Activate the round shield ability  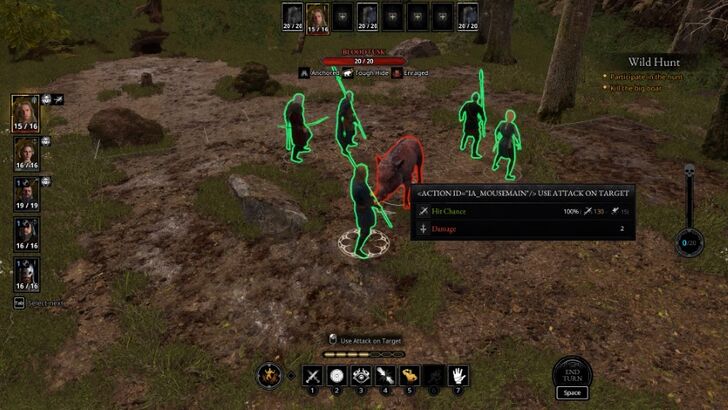coord(336,376)
